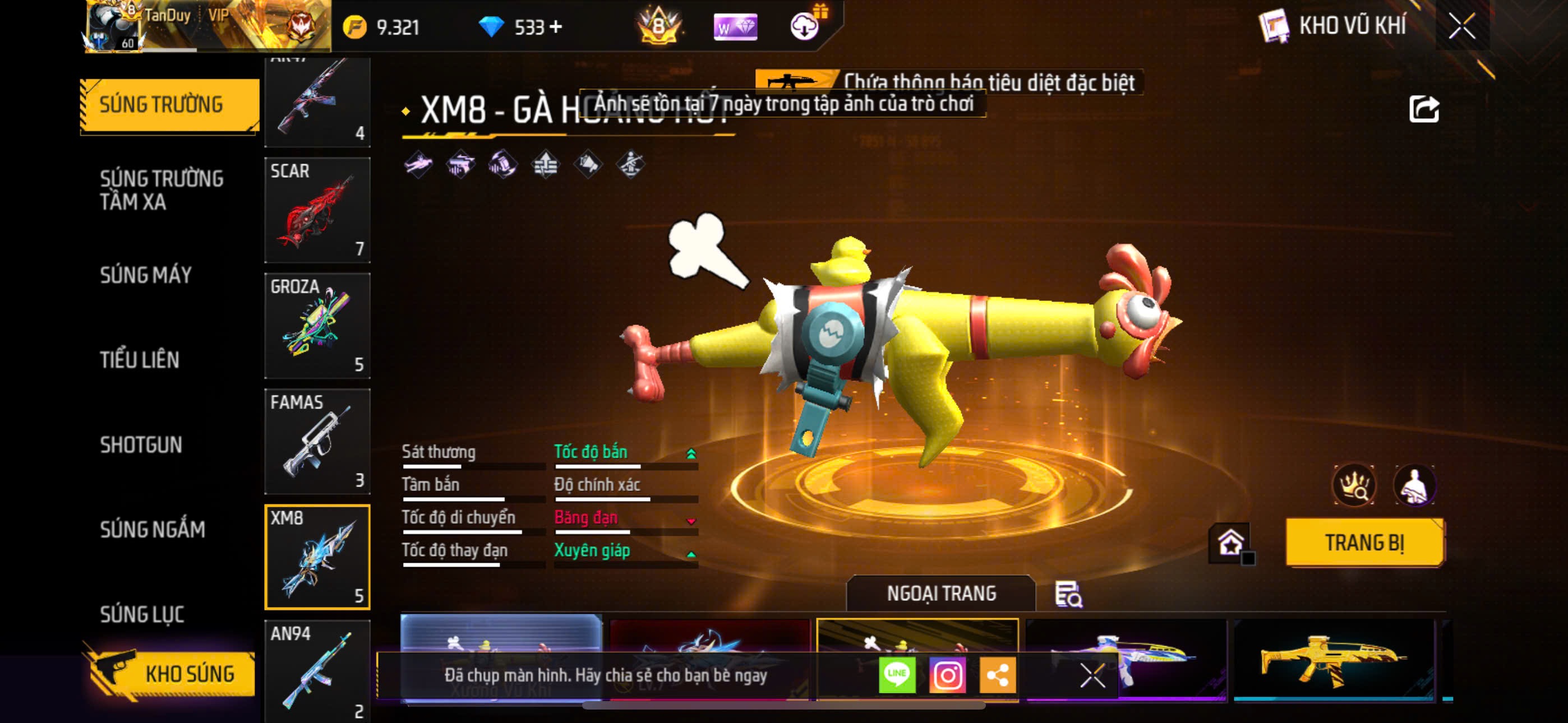Select the golden XM8 skin thumbnail
This screenshot has height=723, width=1568.
1333,660
